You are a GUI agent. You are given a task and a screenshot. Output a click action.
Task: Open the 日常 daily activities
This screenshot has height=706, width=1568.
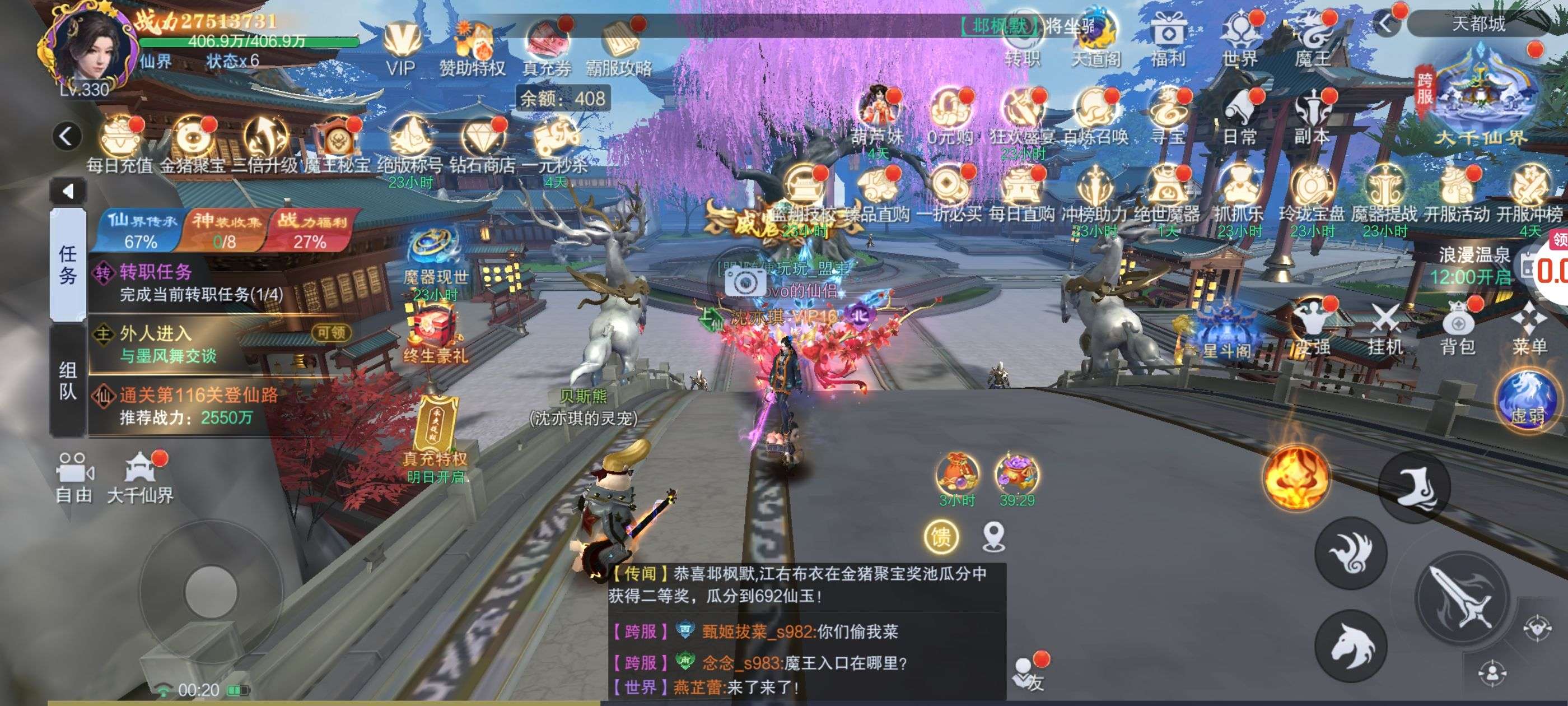click(x=1240, y=116)
